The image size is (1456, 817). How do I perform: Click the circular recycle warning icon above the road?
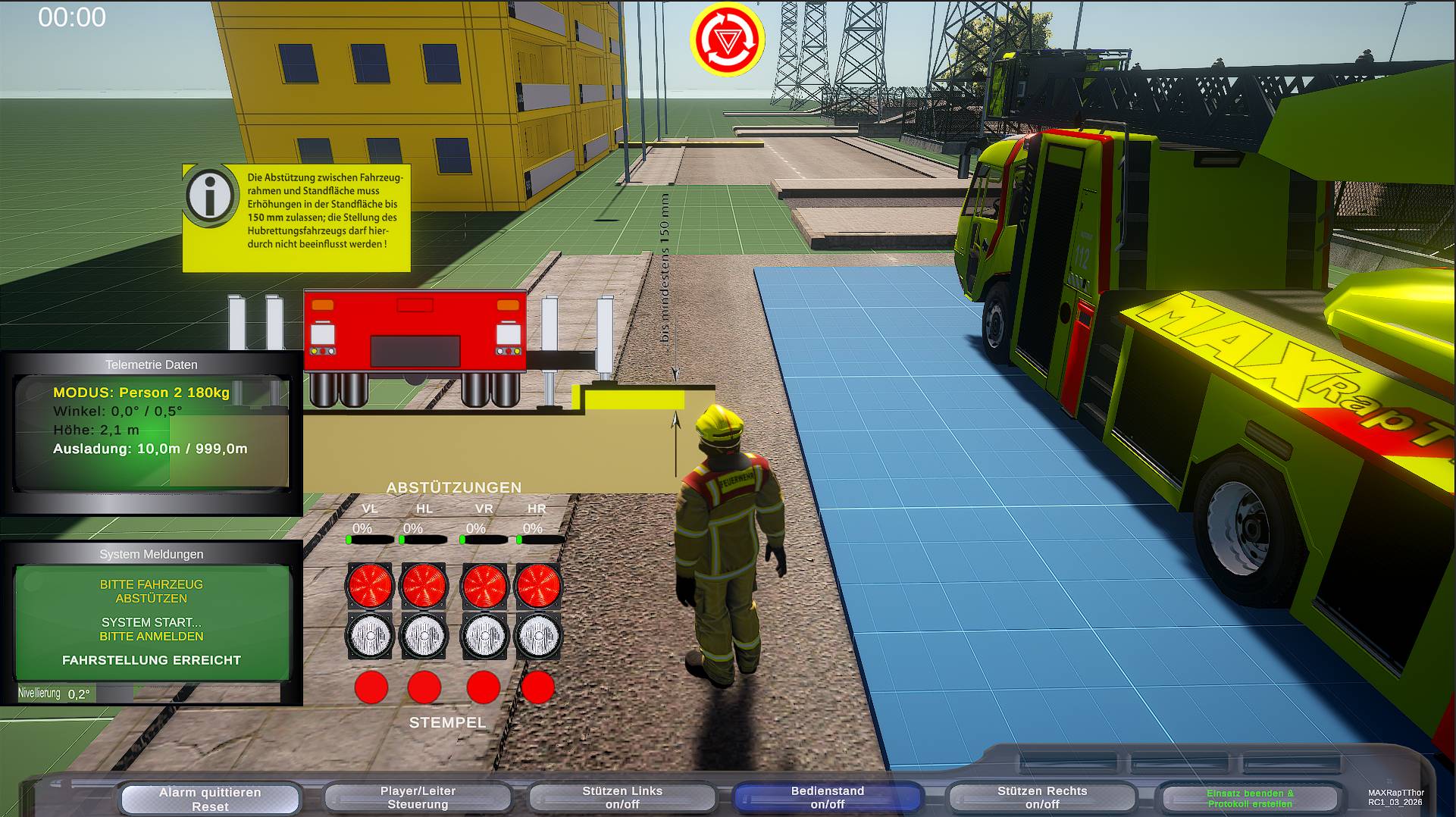tap(726, 37)
